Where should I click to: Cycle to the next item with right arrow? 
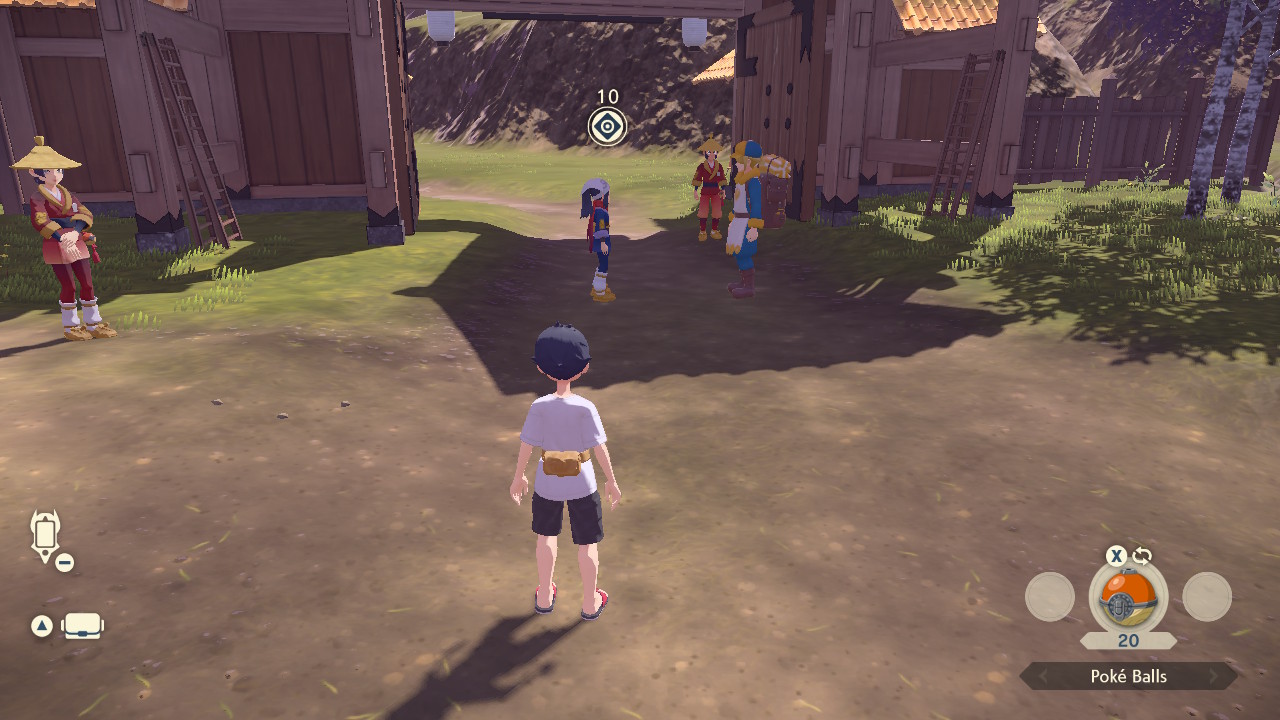coord(1214,677)
